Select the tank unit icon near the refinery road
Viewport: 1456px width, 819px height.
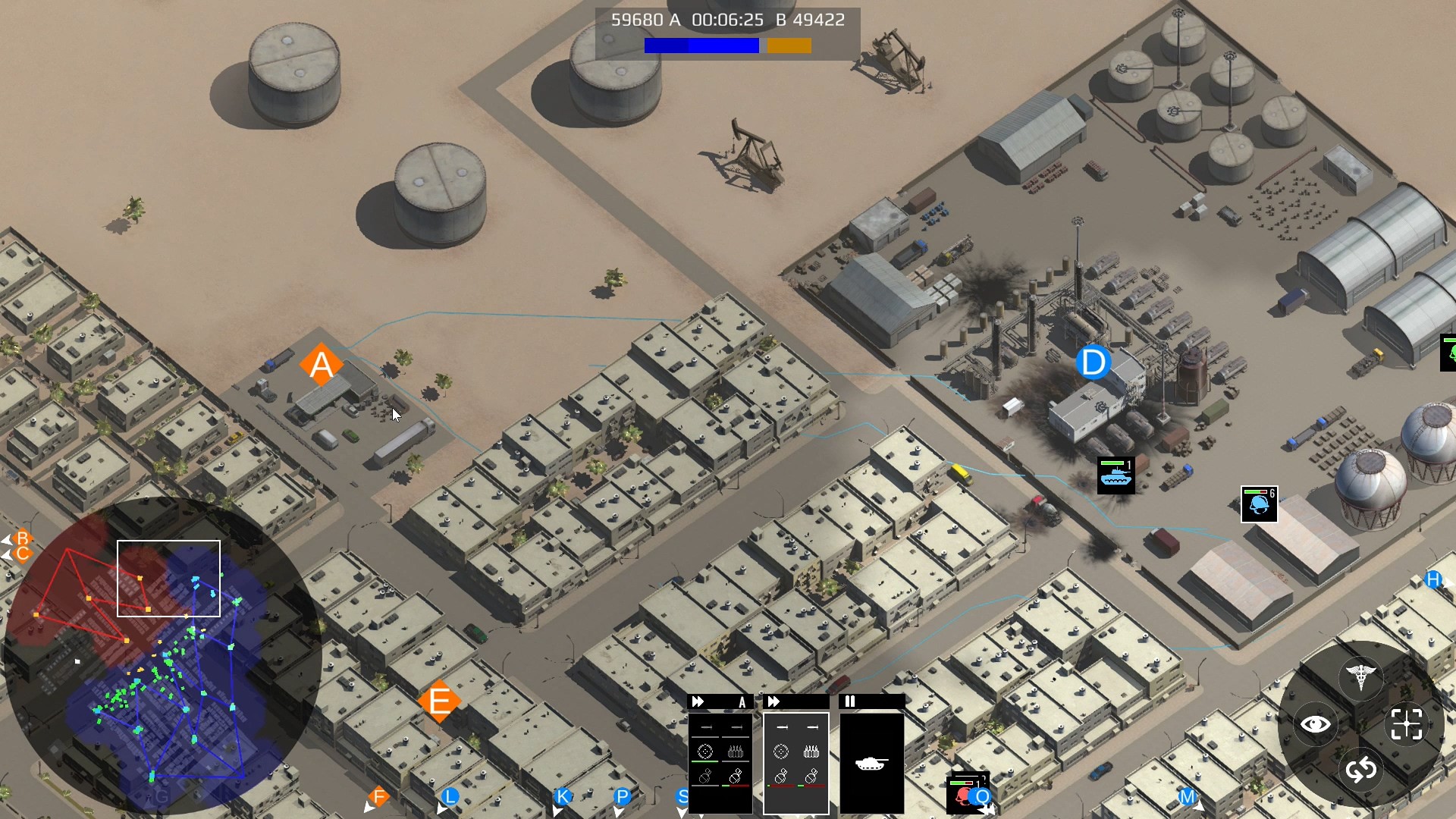click(1116, 474)
